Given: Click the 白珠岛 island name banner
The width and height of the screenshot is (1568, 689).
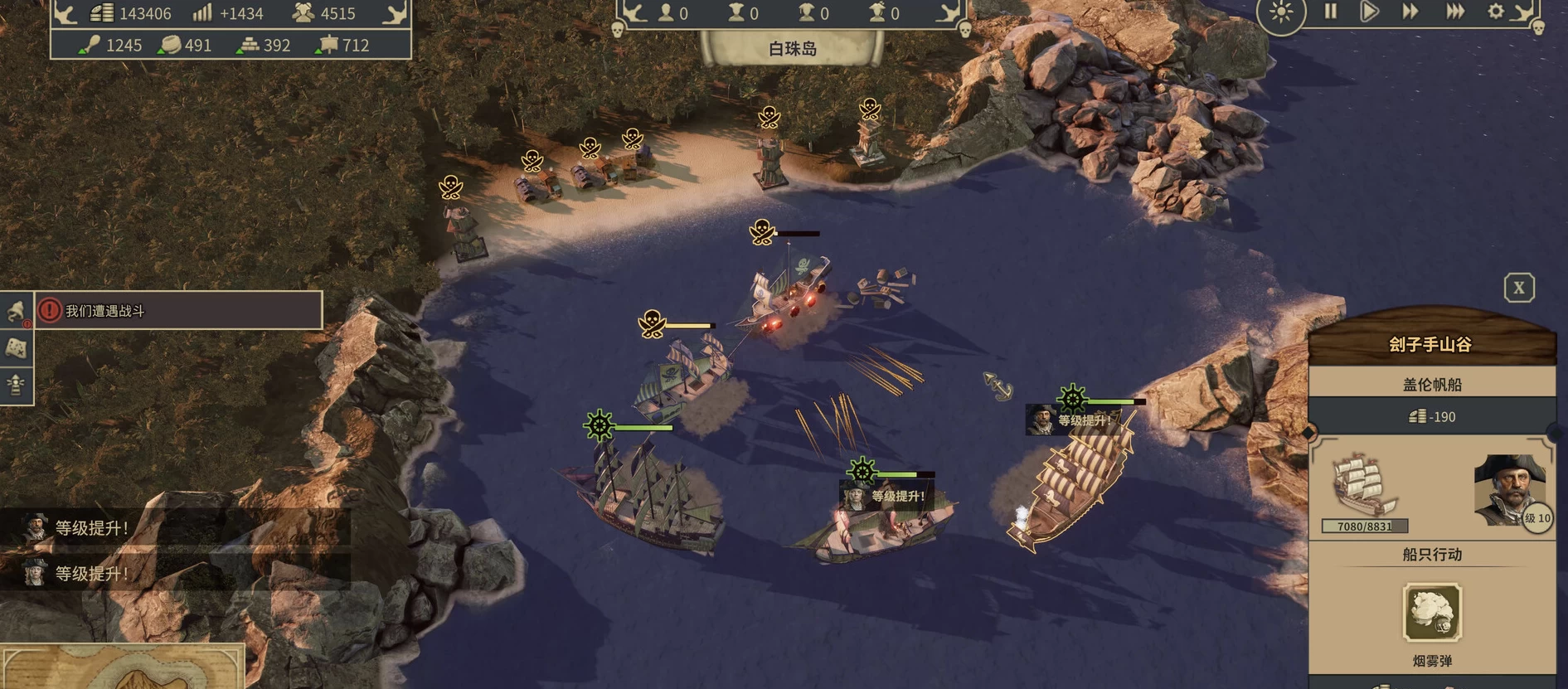Looking at the screenshot, I should (792, 49).
